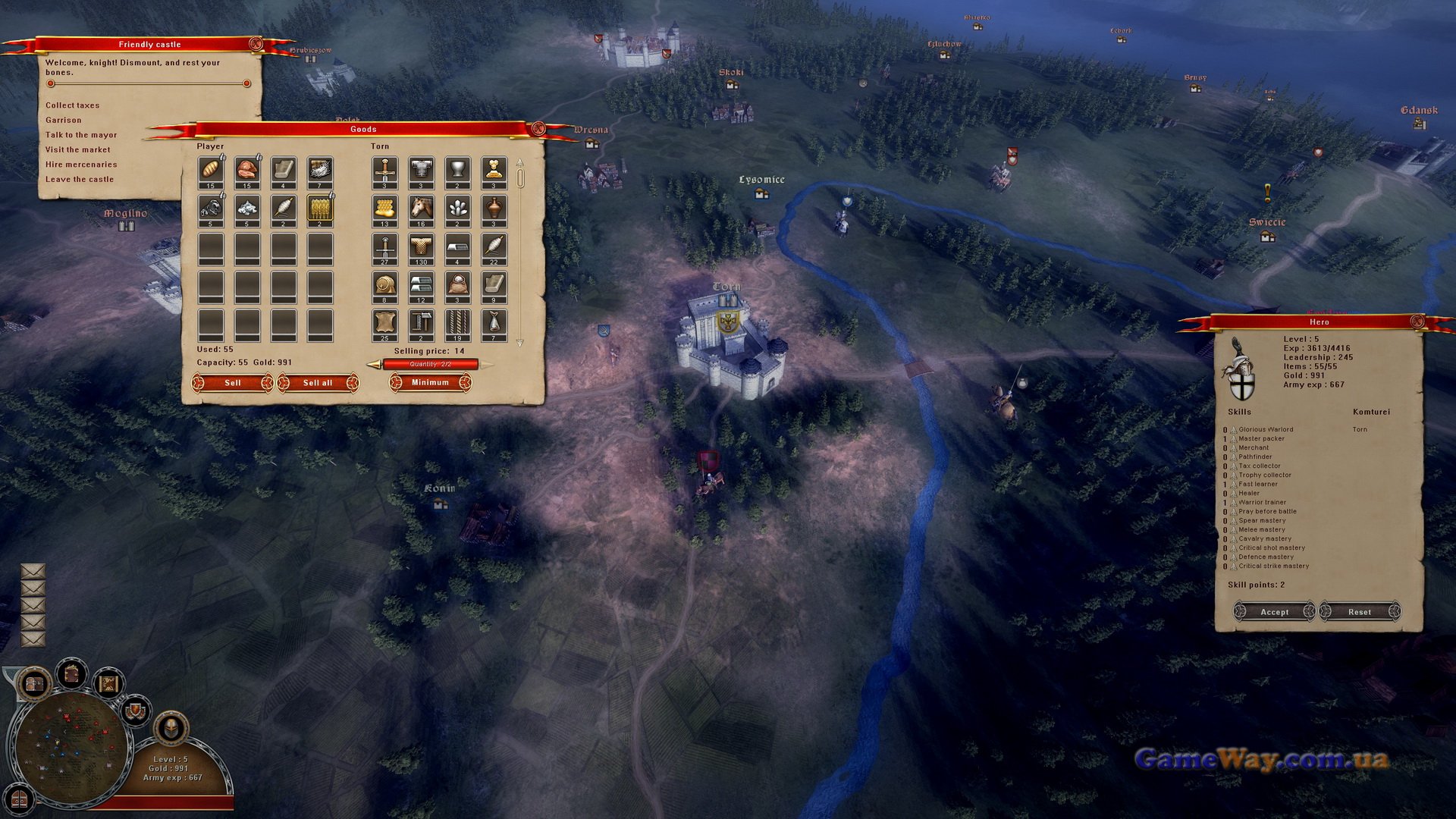
Task: Set quantity using the Minimum button
Action: click(x=430, y=382)
